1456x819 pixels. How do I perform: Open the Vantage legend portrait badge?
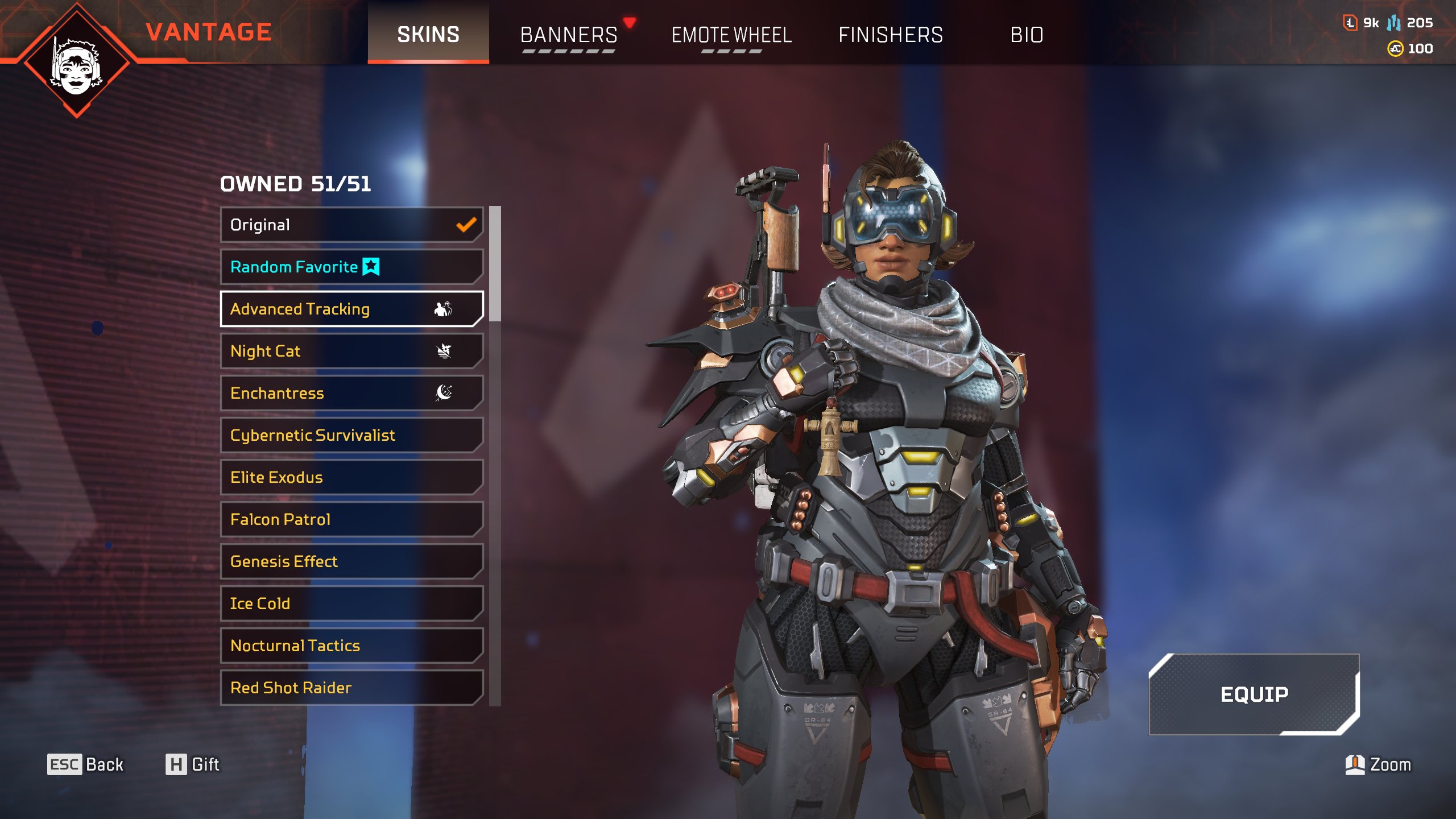pos(77,61)
